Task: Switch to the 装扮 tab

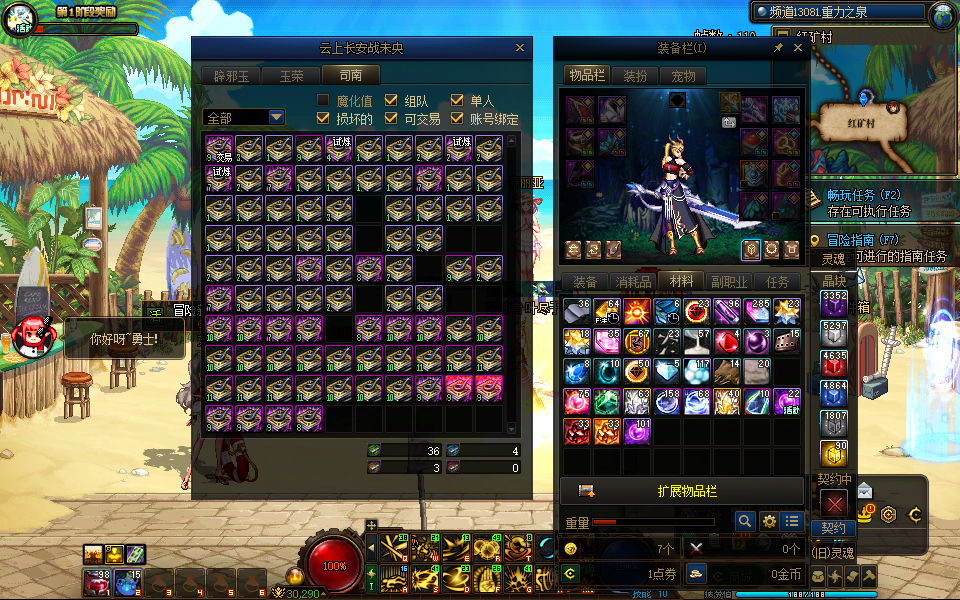Action: tap(635, 75)
